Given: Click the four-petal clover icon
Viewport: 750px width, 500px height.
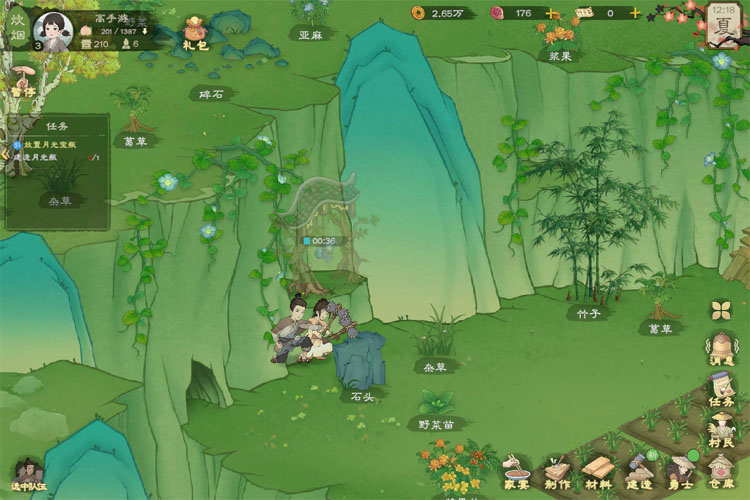Looking at the screenshot, I should [x=722, y=310].
